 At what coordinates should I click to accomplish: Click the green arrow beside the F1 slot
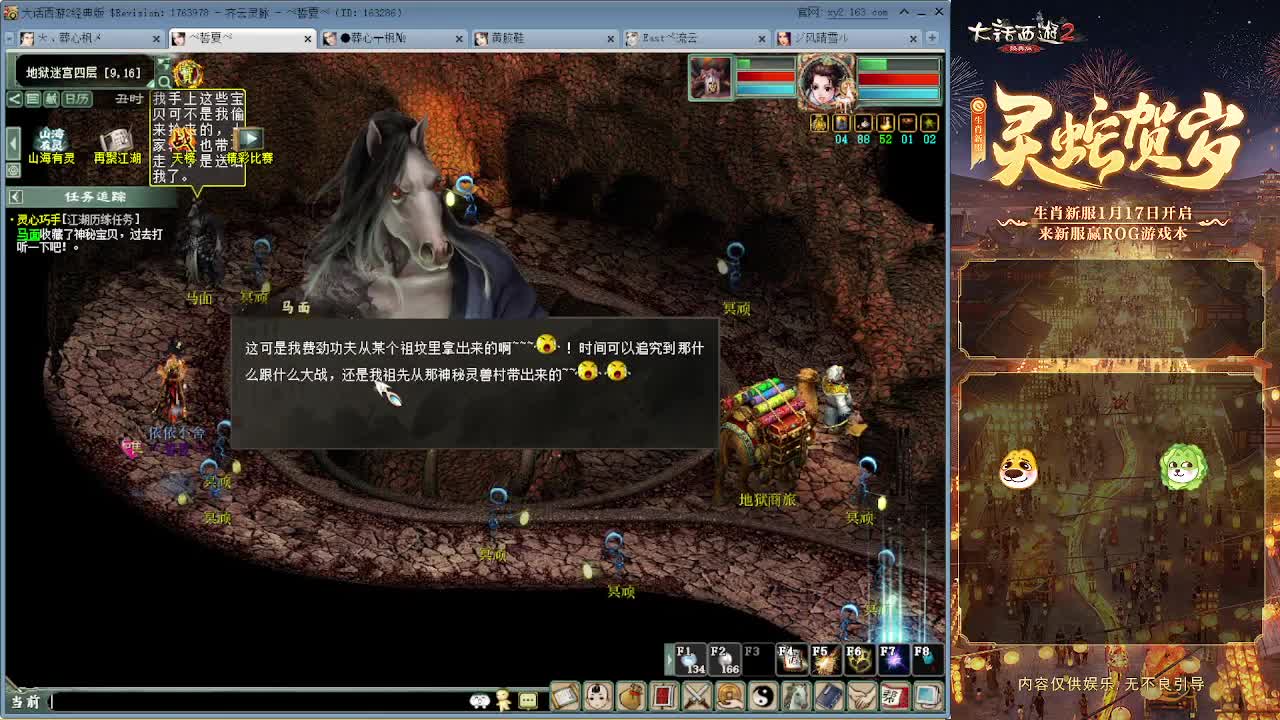pyautogui.click(x=668, y=661)
